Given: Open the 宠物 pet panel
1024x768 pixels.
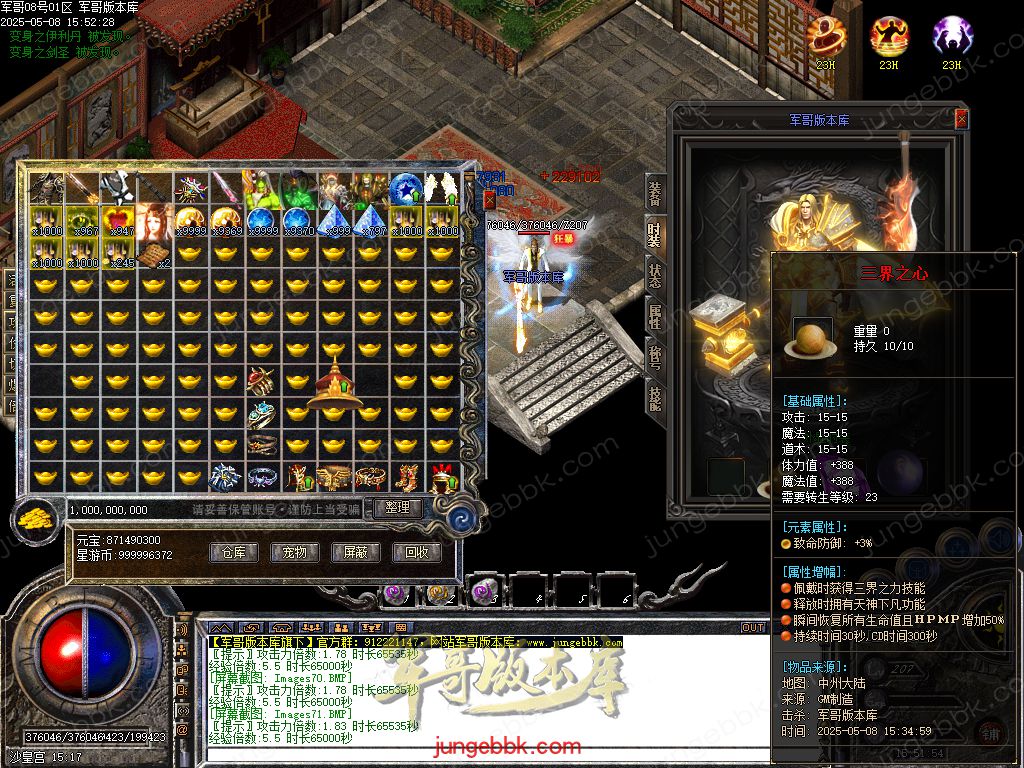Looking at the screenshot, I should 294,552.
